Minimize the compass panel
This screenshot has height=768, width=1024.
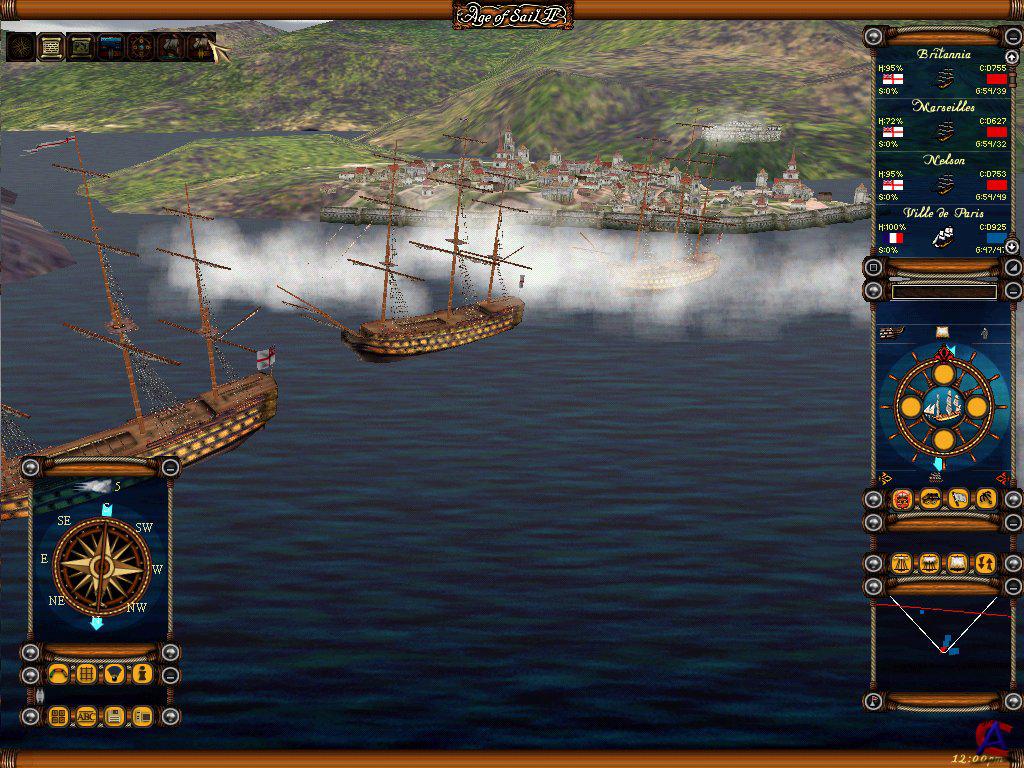pos(171,467)
